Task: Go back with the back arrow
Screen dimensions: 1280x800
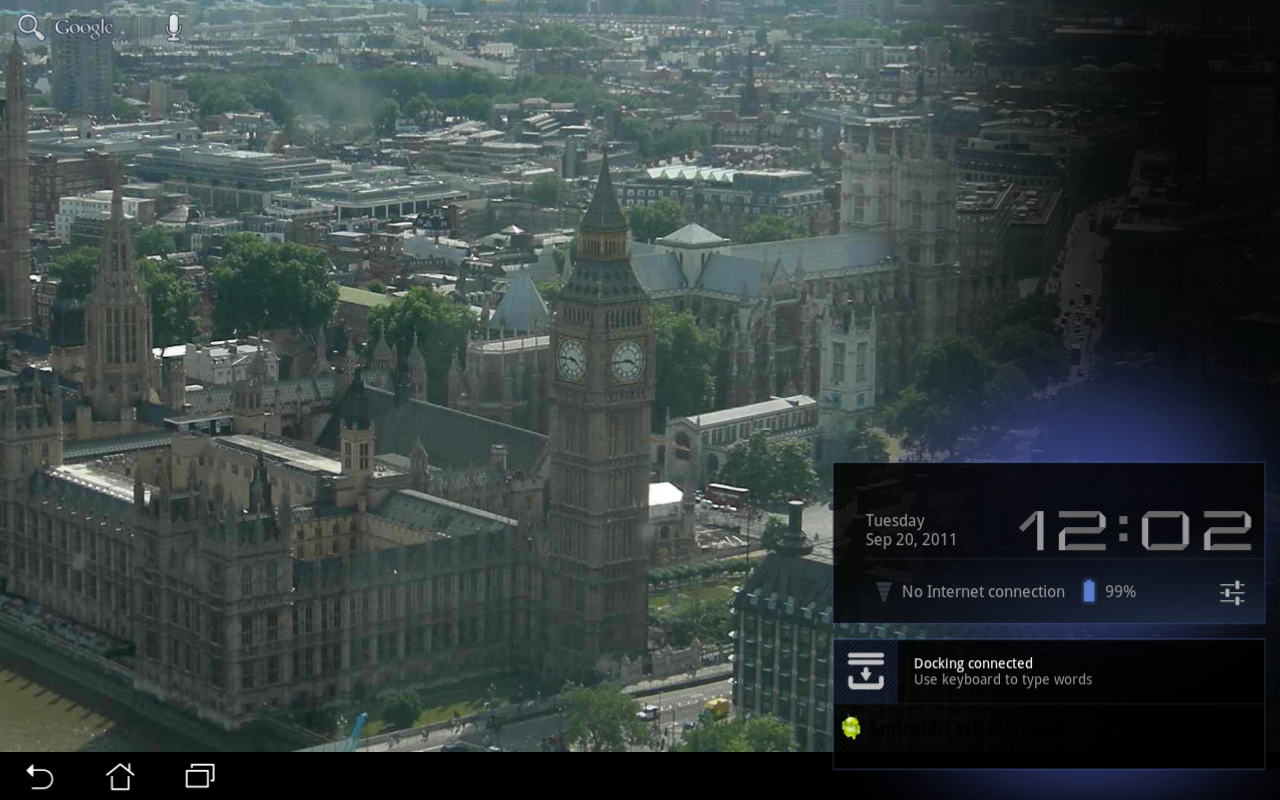Action: pyautogui.click(x=40, y=776)
